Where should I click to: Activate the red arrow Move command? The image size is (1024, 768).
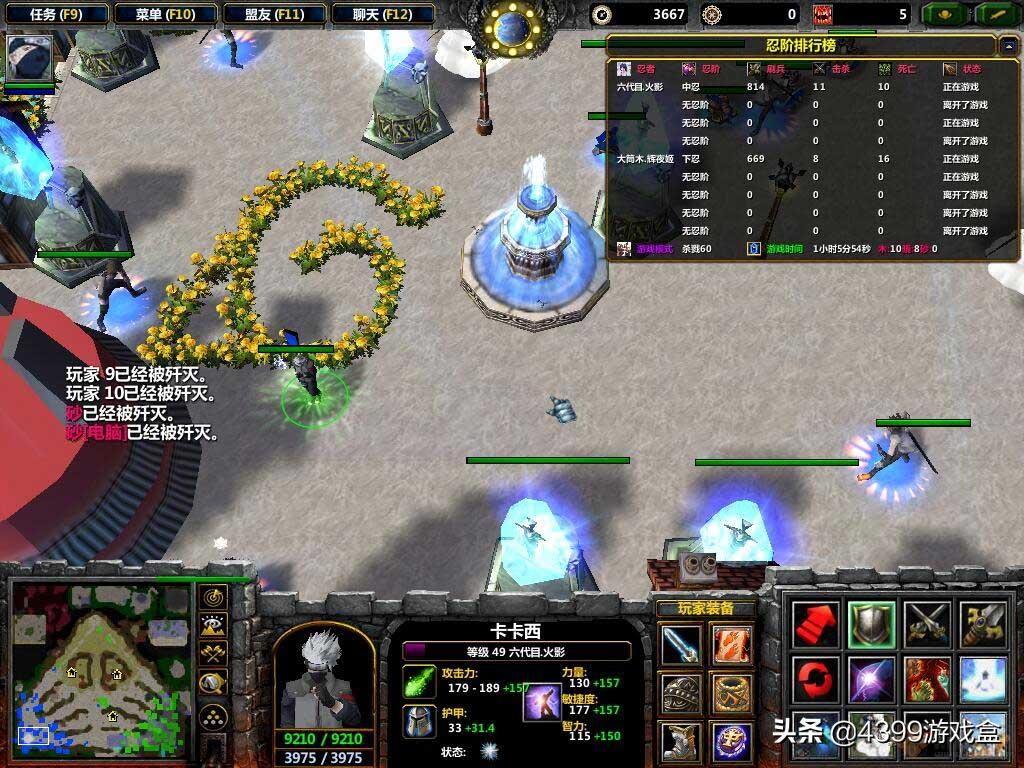tap(816, 625)
